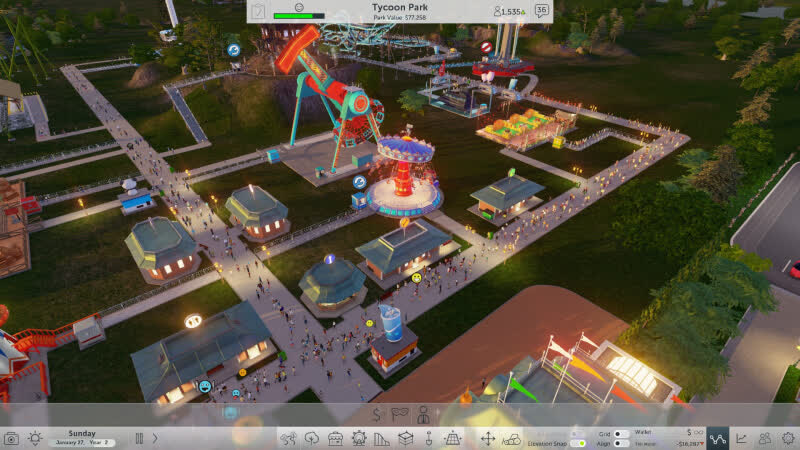Activate the bulldozer demolish tool
This screenshot has height=450, width=800.
(512, 438)
